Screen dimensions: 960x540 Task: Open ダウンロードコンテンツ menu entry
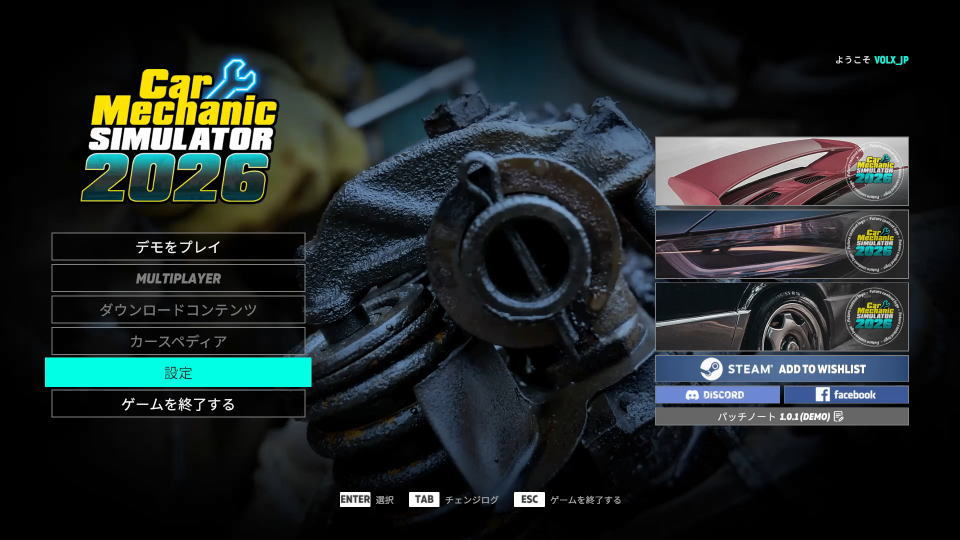(x=178, y=310)
